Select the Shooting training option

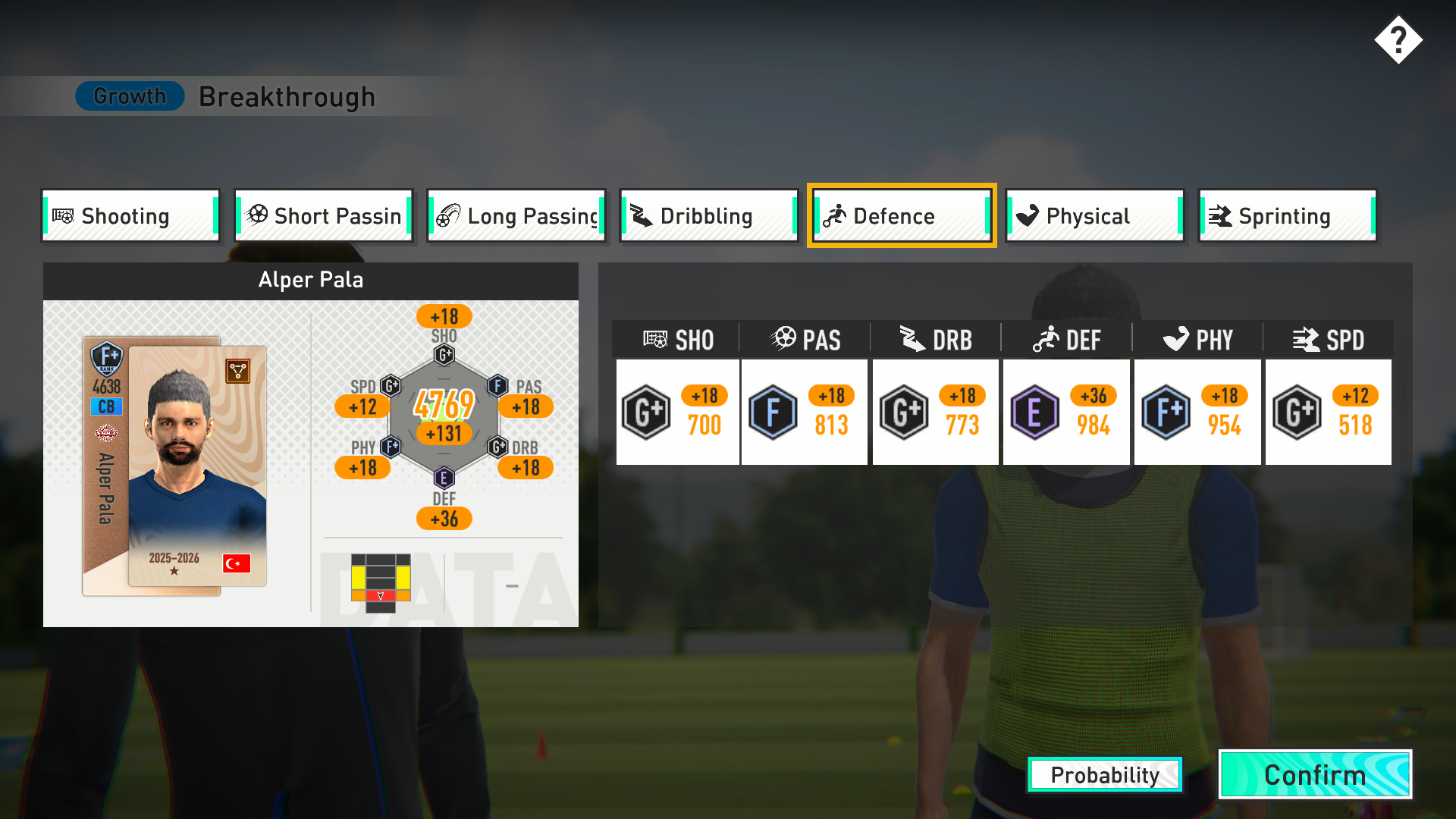coord(130,216)
